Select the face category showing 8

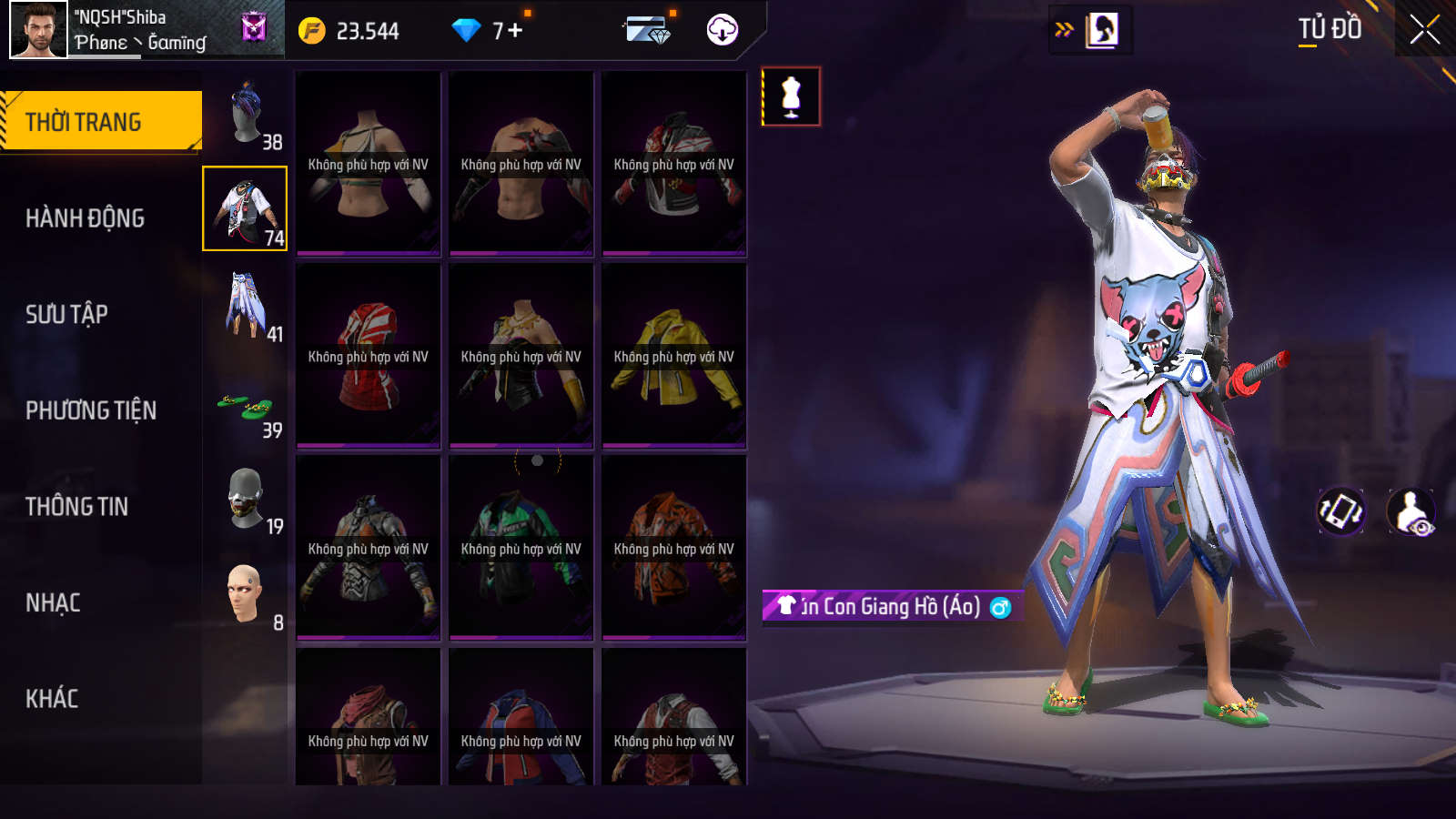(246, 595)
